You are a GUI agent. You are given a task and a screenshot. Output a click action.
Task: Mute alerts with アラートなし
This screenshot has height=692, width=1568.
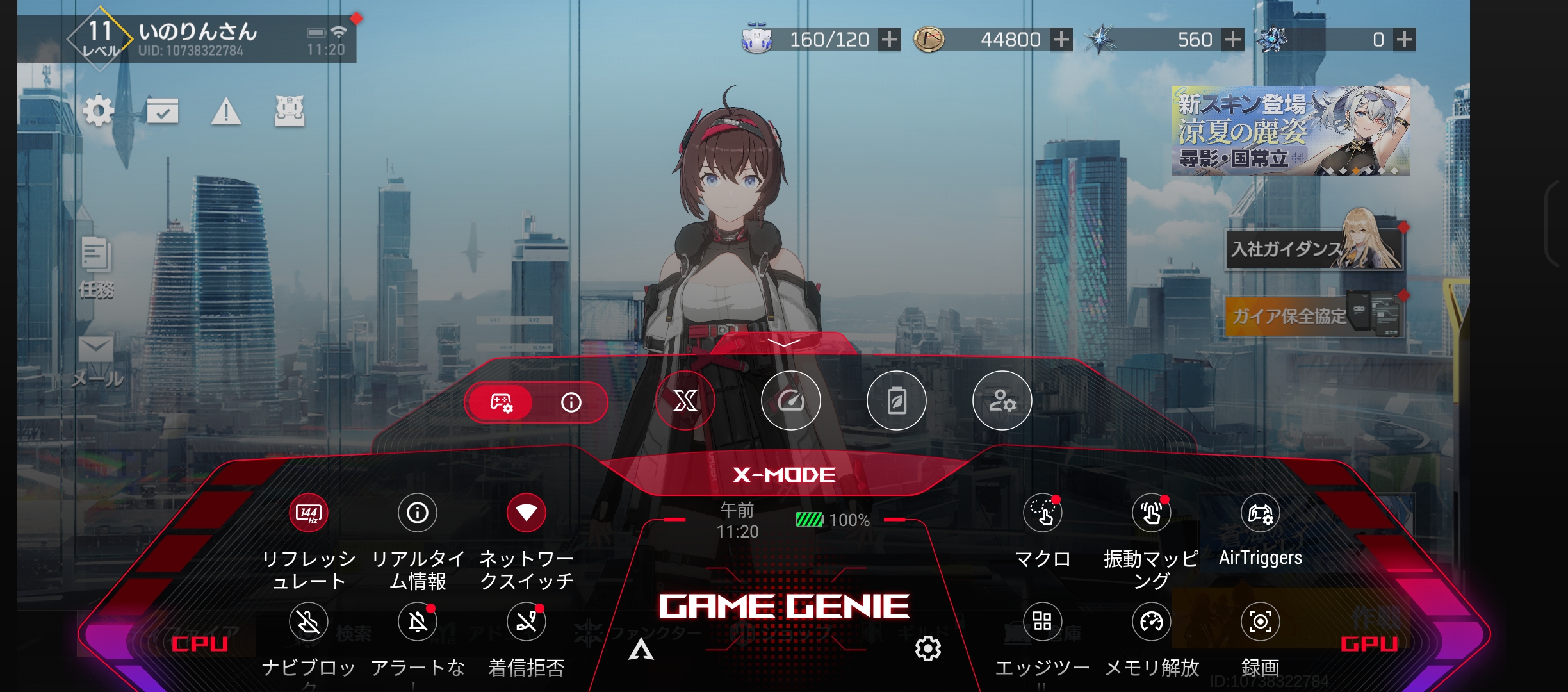pos(417,622)
